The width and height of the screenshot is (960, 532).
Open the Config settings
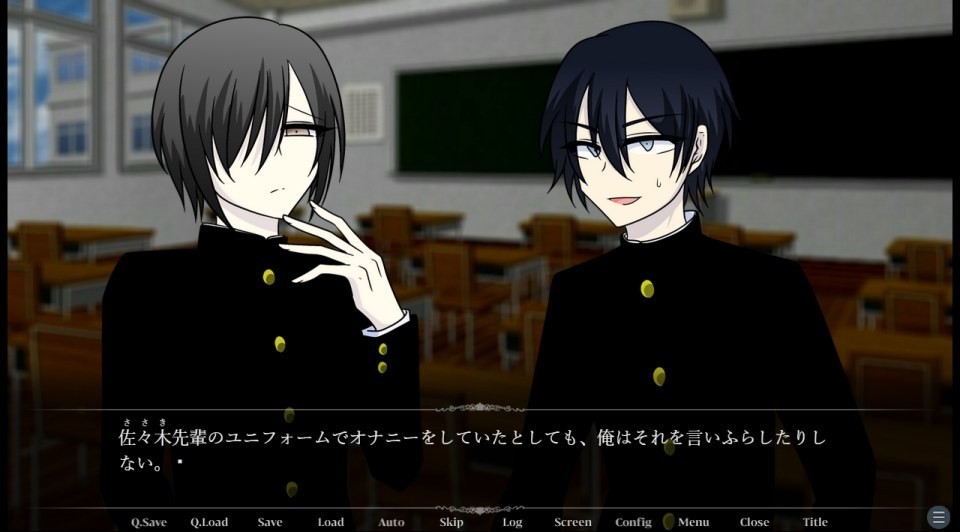(633, 522)
